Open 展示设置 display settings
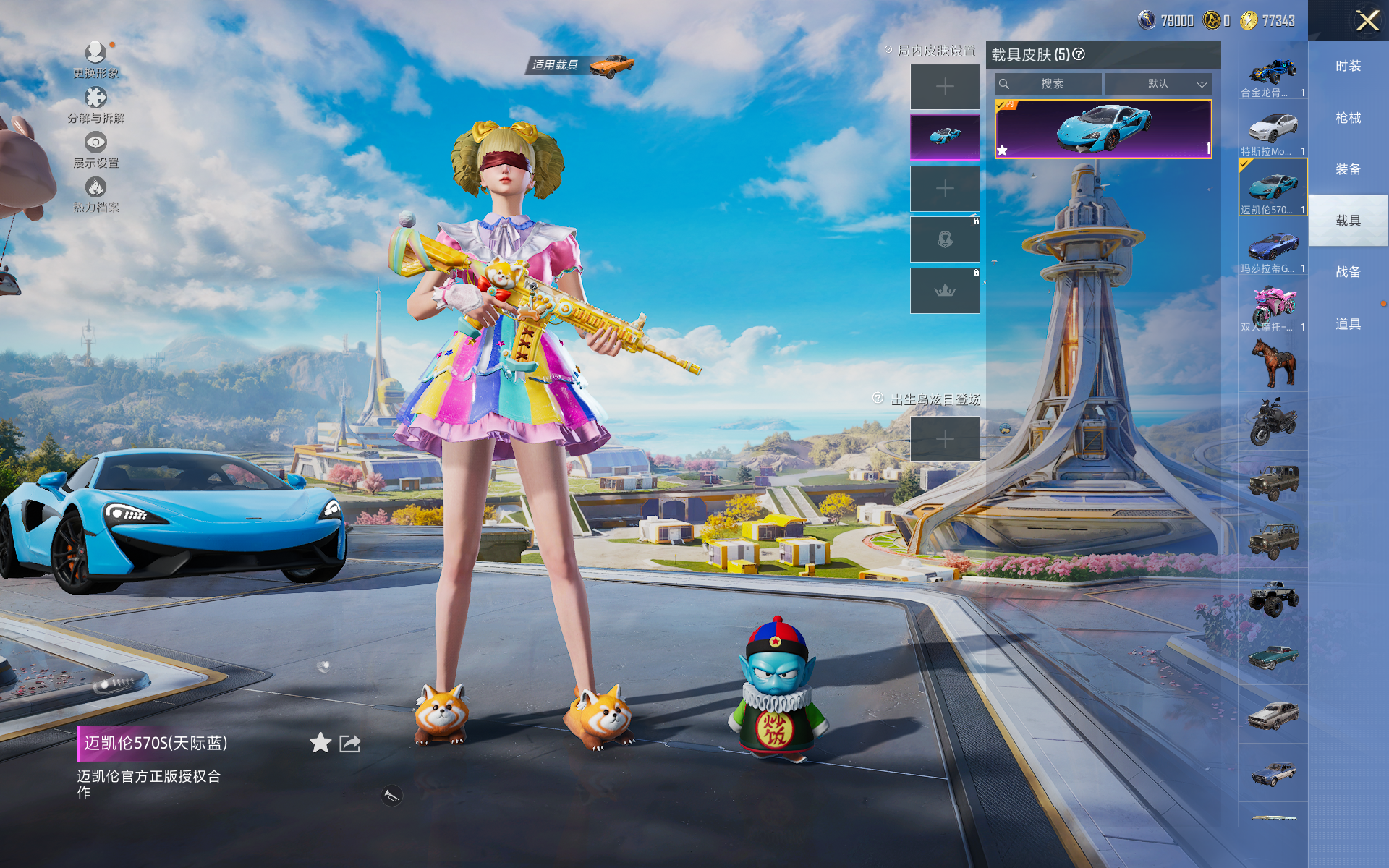The image size is (1389, 868). click(x=95, y=150)
